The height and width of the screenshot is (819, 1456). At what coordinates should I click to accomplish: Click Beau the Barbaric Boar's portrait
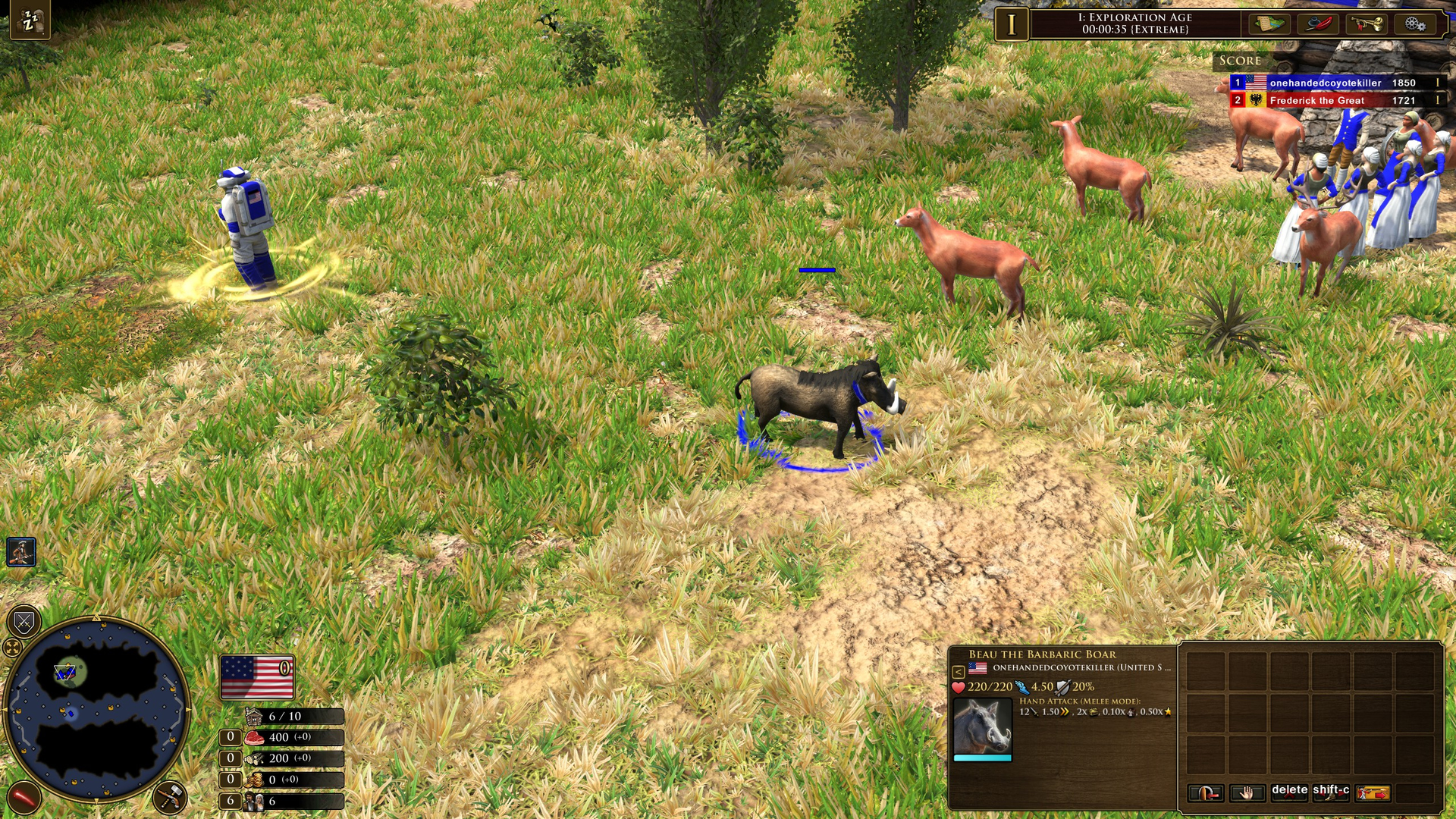coord(982,724)
